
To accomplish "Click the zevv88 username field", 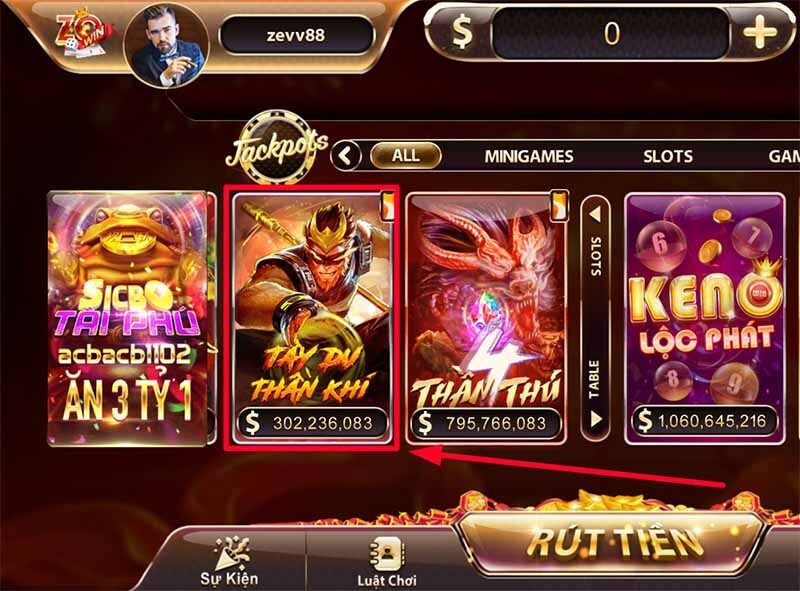I will tap(296, 35).
